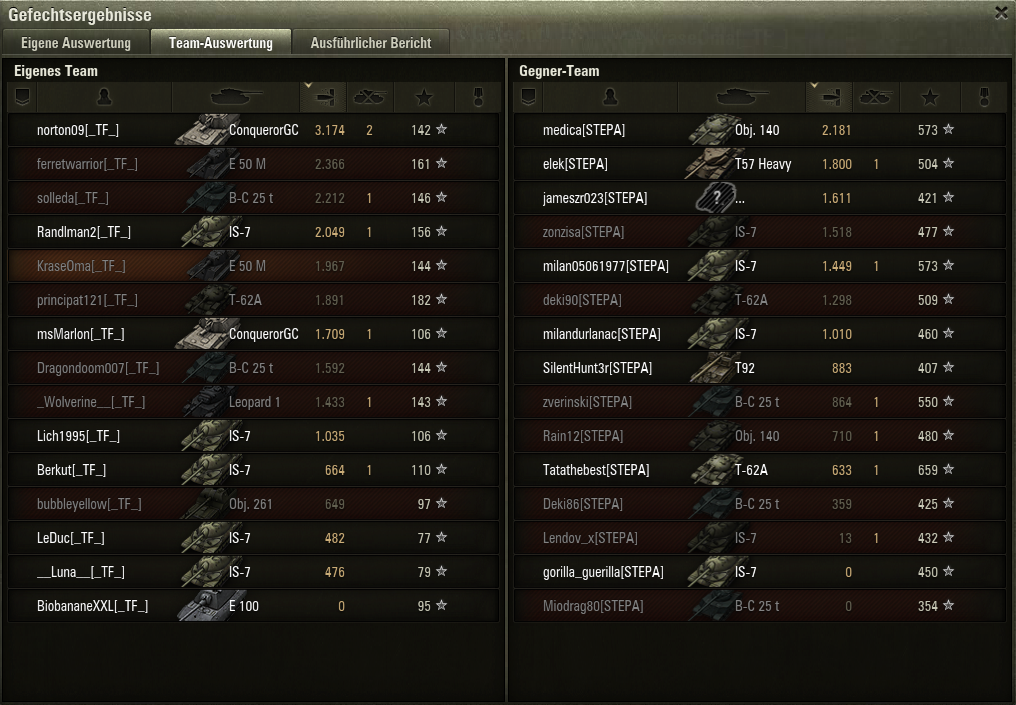Pick BiobananeXXL[_TF_] with the E 100
Viewport: 1016px width, 705px height.
(x=92, y=606)
